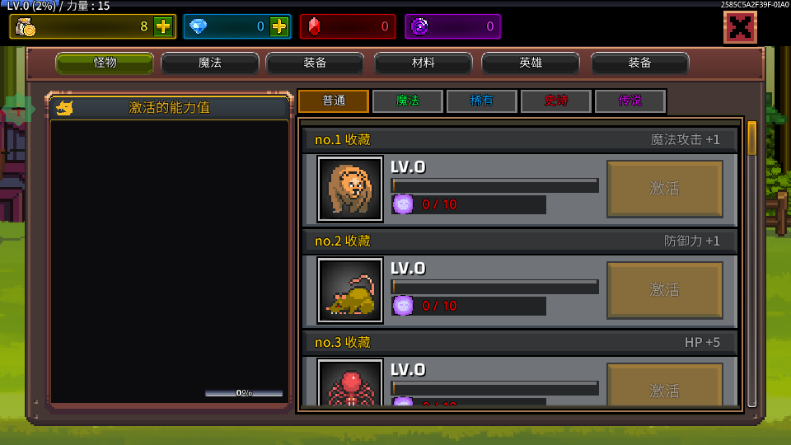Screen dimensions: 791x445
Task: Activate the no.1 收藏 entry
Action: (664, 188)
